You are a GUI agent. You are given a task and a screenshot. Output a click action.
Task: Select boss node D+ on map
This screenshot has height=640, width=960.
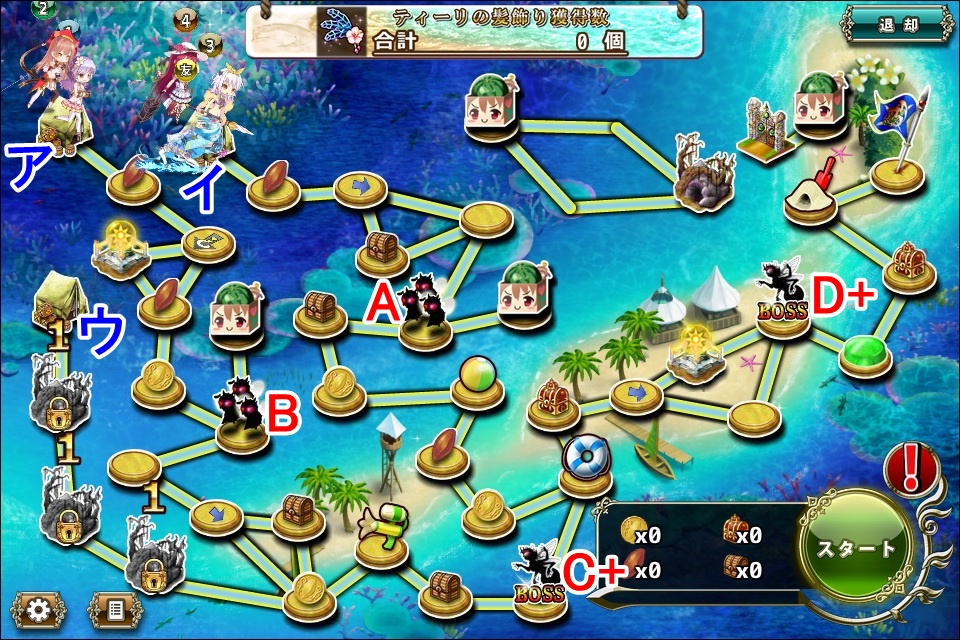tap(781, 300)
